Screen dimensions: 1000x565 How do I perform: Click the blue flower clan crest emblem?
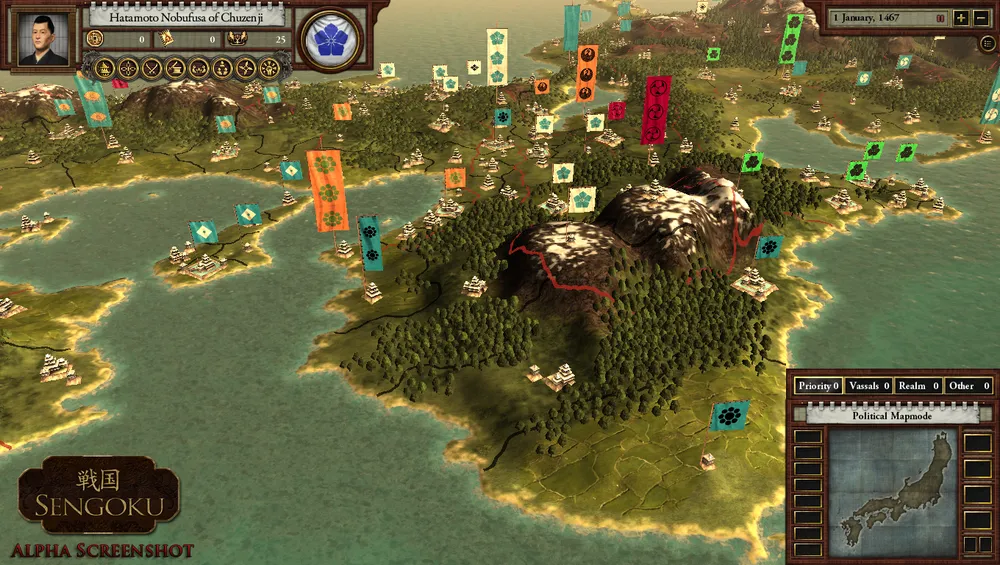coord(331,40)
